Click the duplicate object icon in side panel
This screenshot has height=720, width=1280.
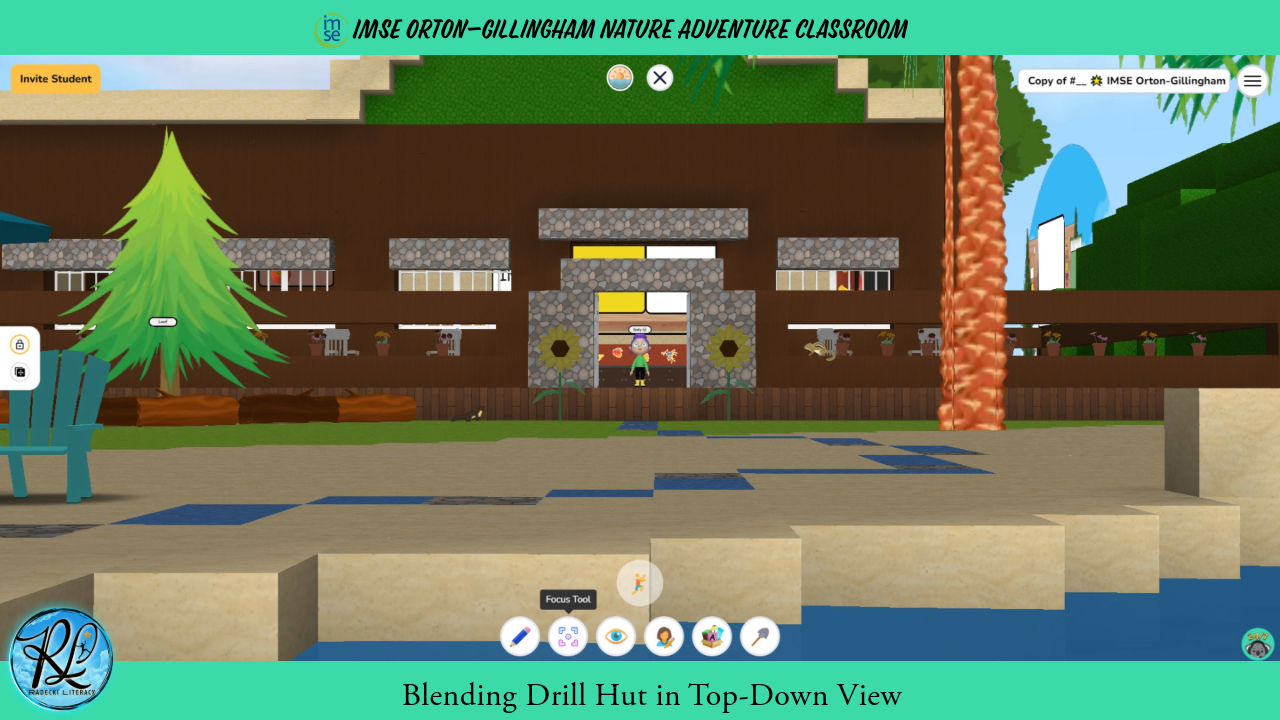coord(19,371)
